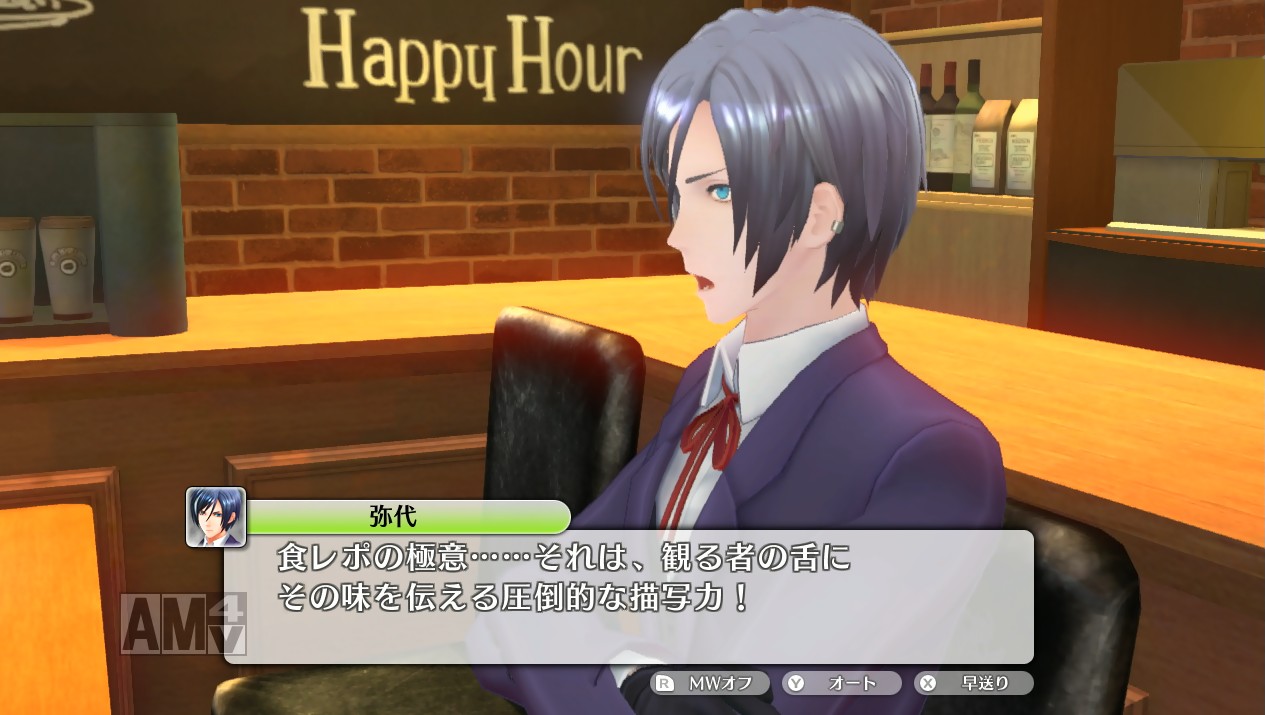Screen dimensions: 1265x715
Task: Activate 早送り fast-forward
Action: [974, 684]
